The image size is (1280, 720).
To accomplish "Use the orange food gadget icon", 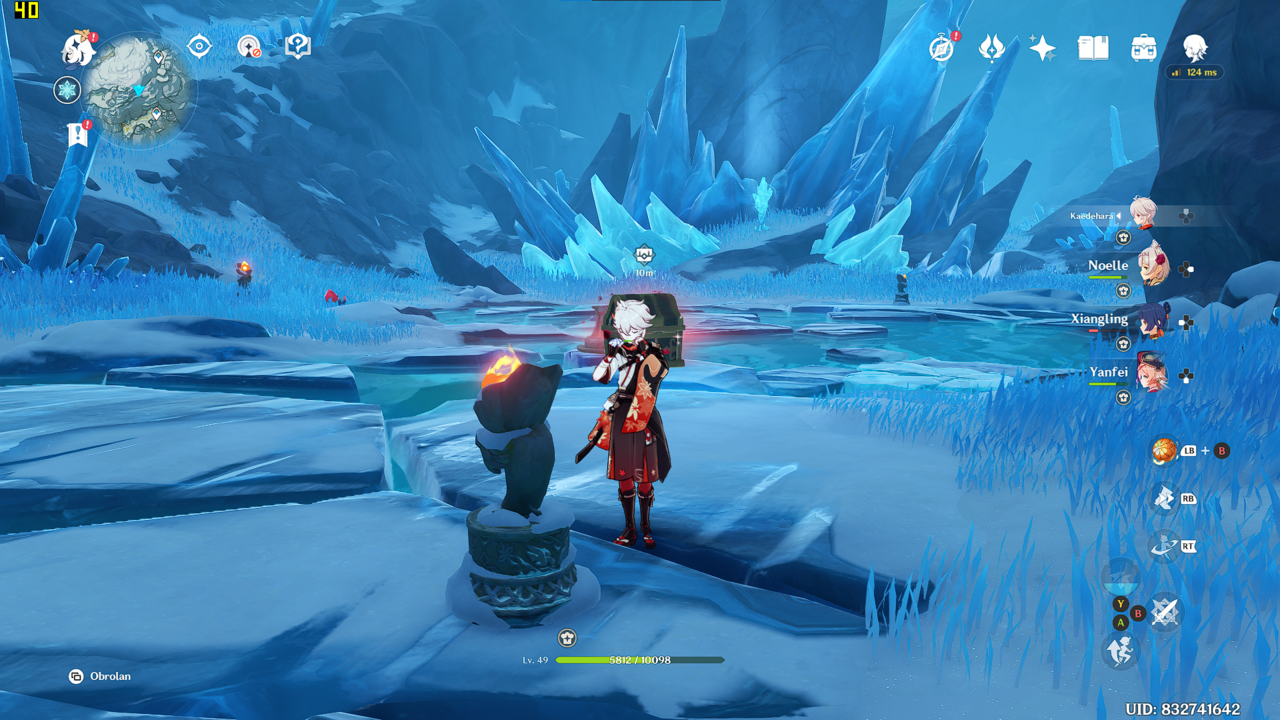I will point(1164,451).
